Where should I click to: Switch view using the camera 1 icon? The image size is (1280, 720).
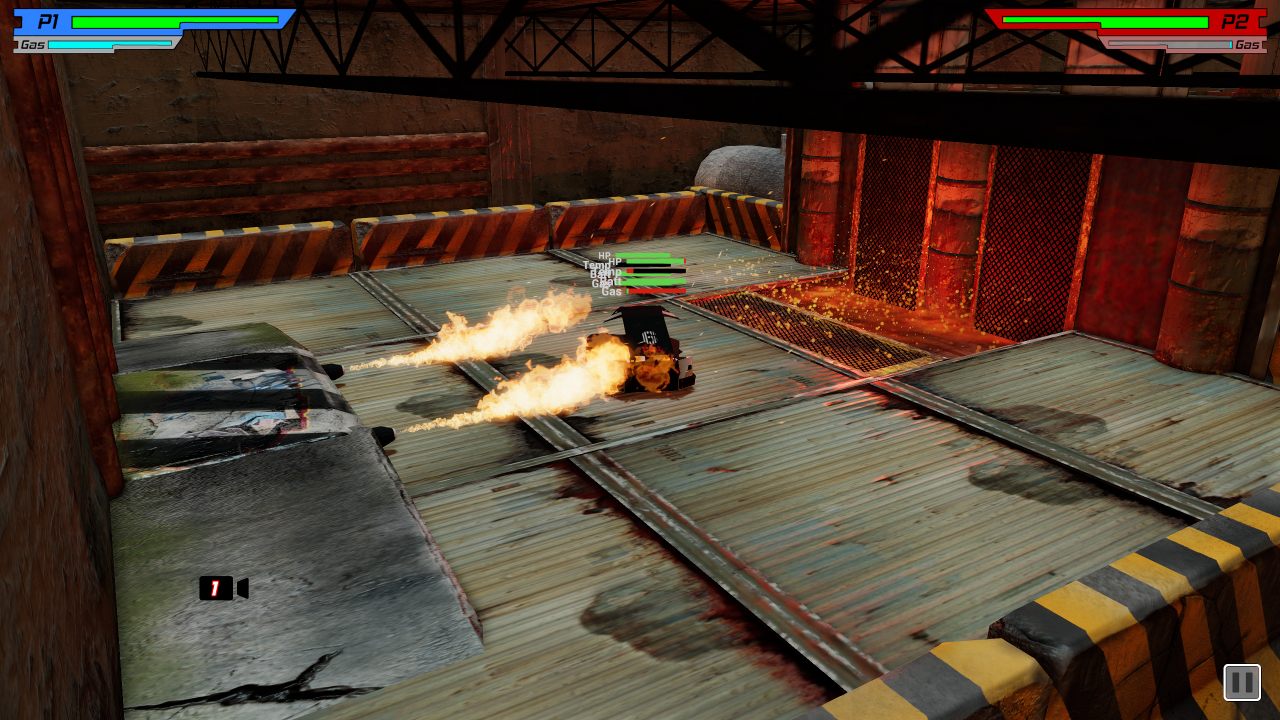(x=222, y=588)
